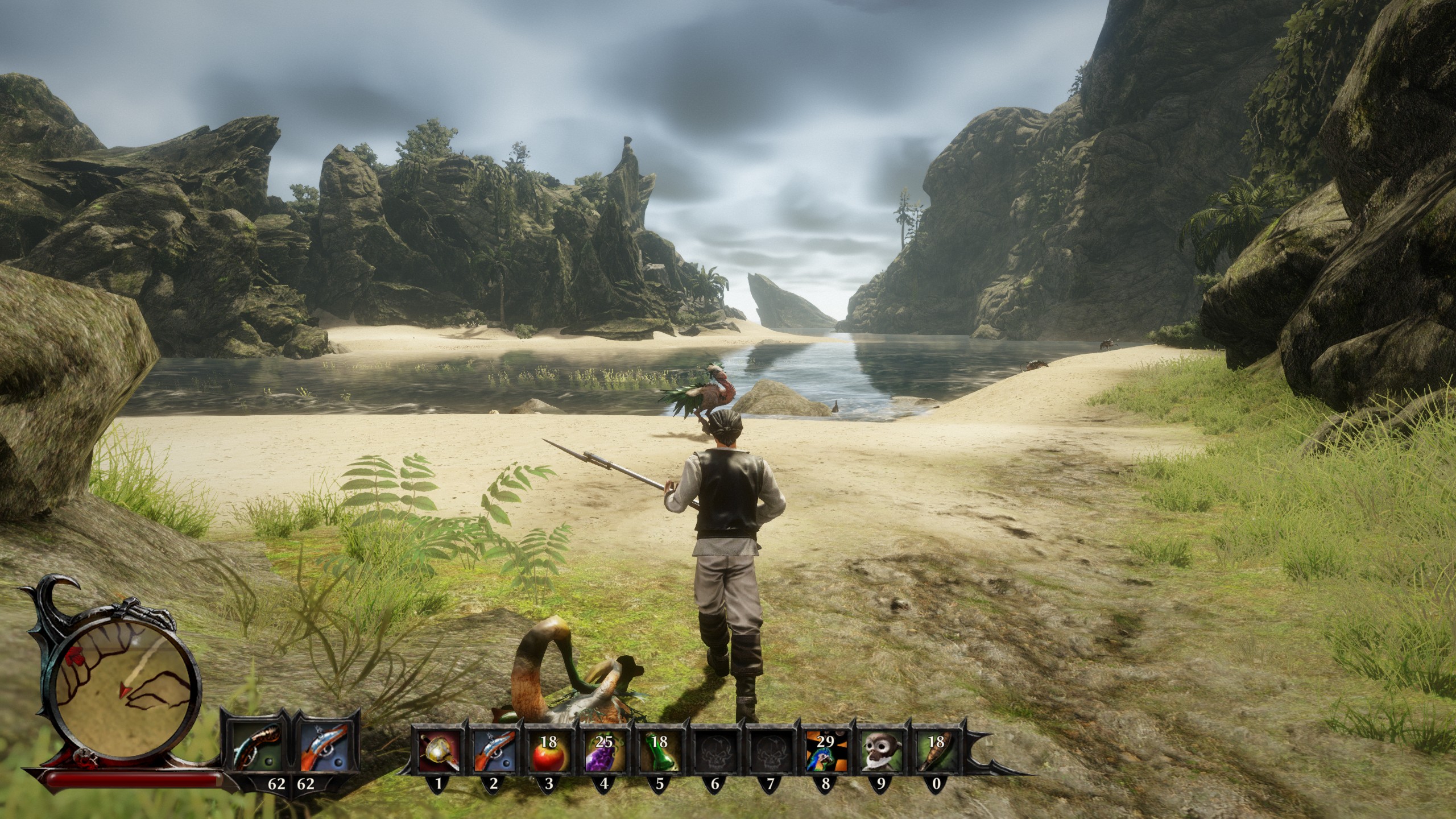Select the sword in hotbar slot 1

pos(438,754)
